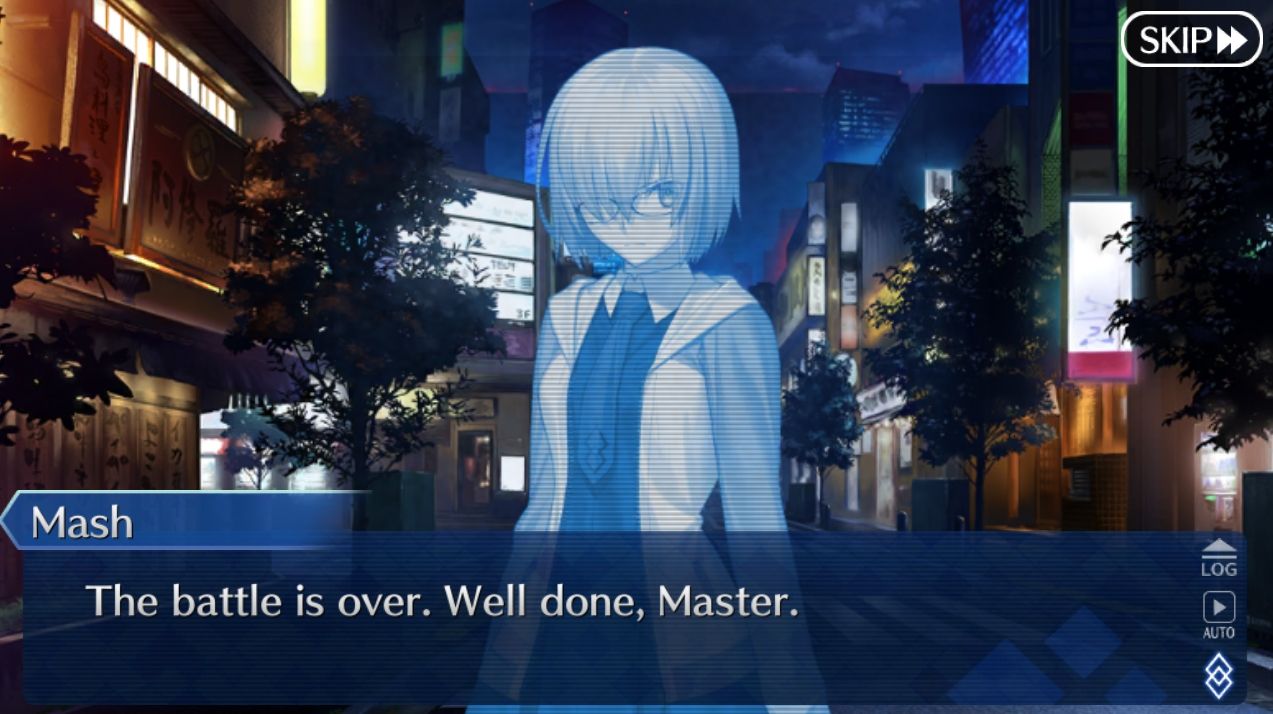
Task: Advance dialogue with the diamond indicator
Action: point(1218,675)
